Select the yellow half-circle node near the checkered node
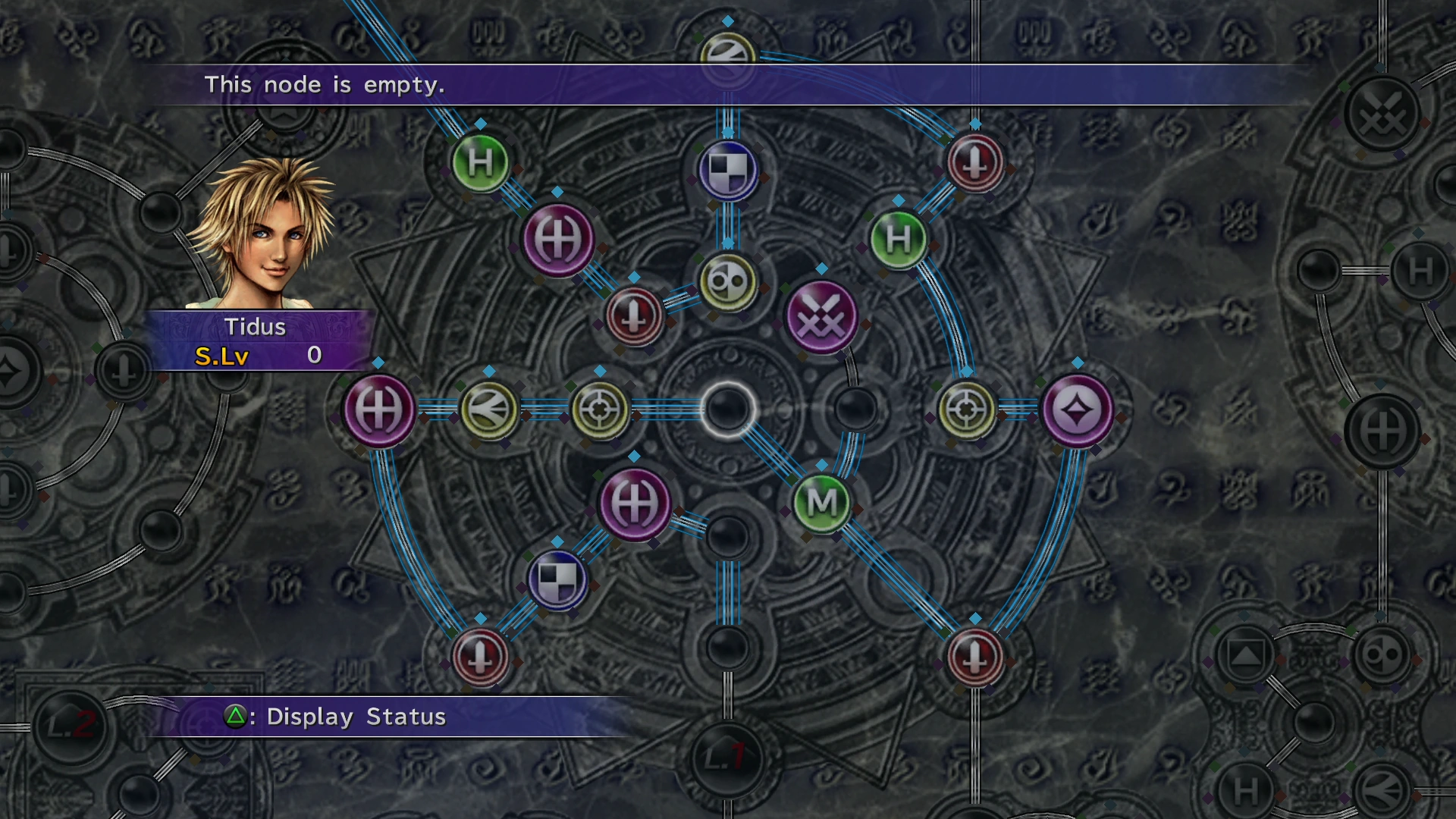 (x=726, y=282)
